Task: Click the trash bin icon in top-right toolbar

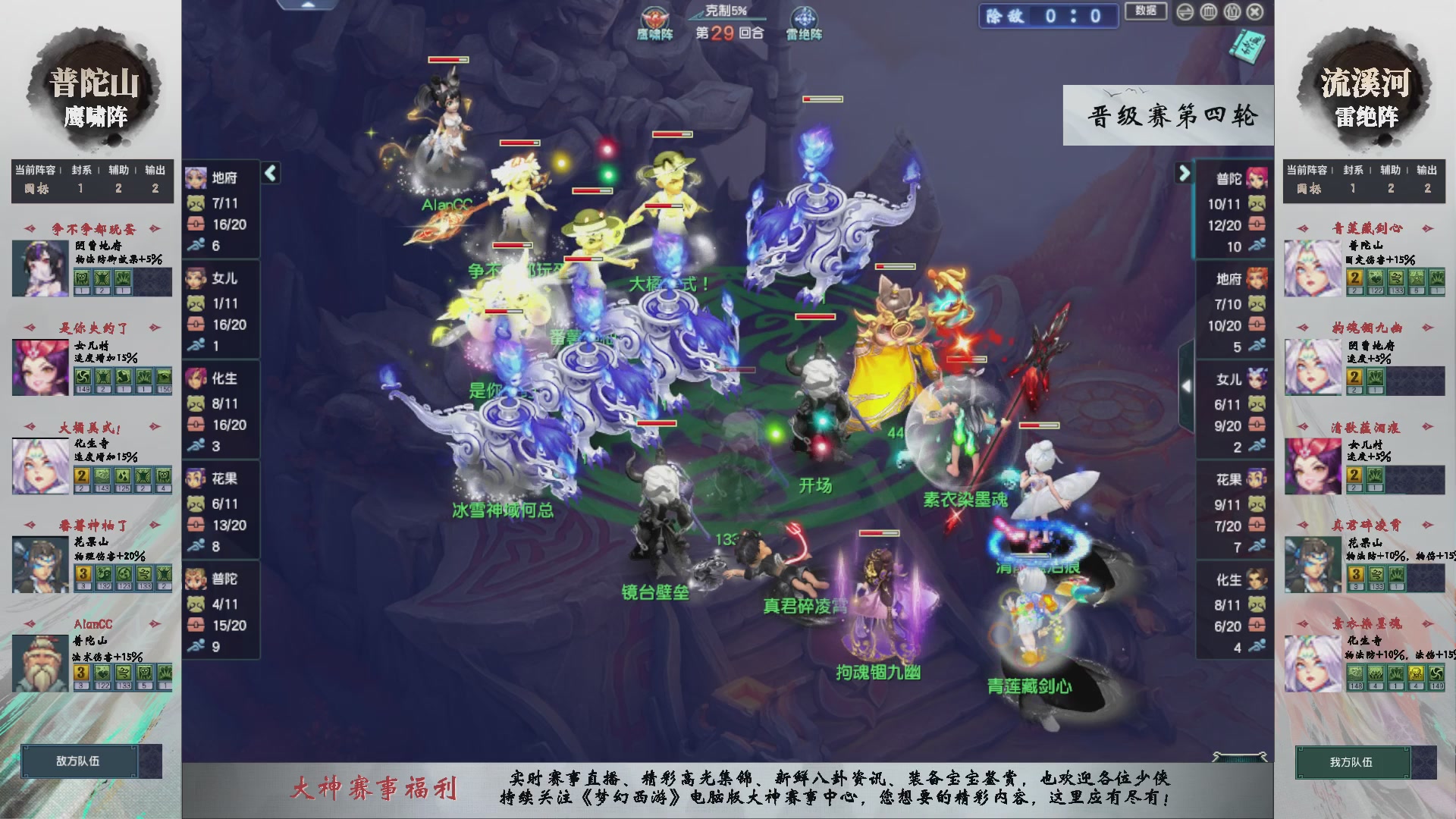Action: point(1232,12)
